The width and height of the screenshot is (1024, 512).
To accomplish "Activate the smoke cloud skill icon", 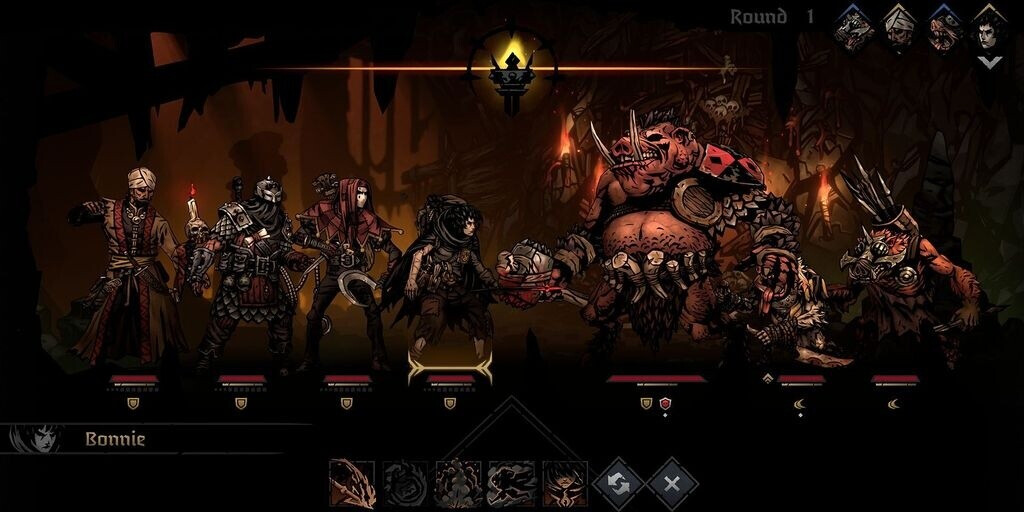I will point(458,484).
